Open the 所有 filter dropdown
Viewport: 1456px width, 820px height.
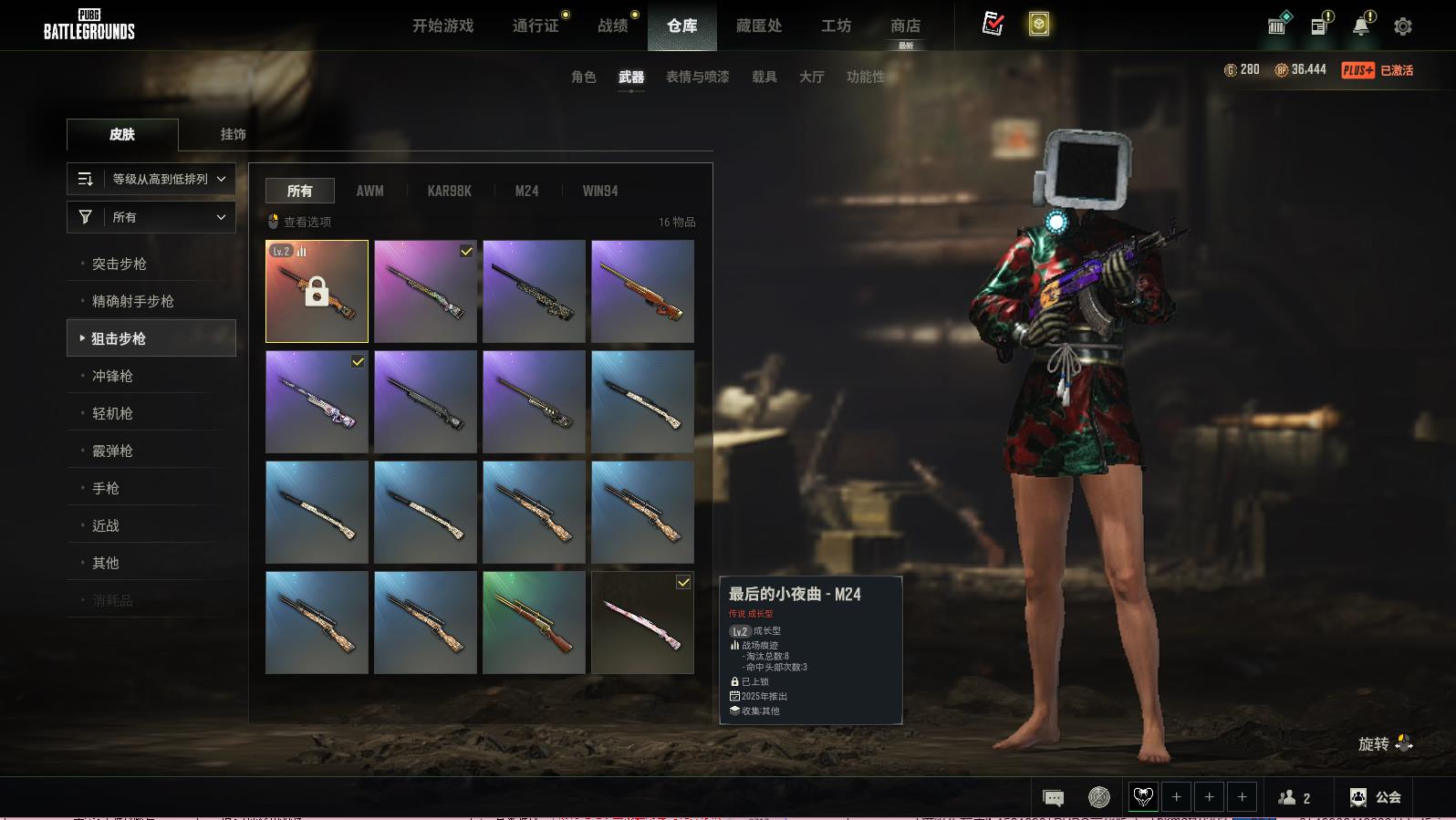click(x=151, y=217)
